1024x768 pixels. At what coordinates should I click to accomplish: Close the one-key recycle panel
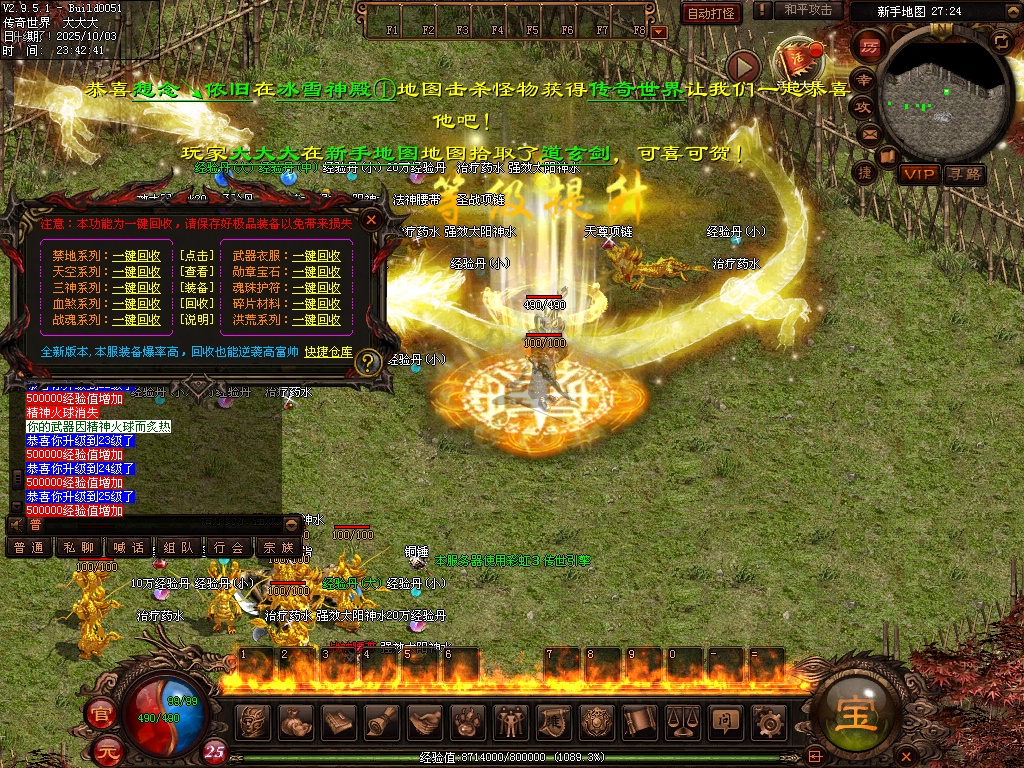[x=371, y=219]
